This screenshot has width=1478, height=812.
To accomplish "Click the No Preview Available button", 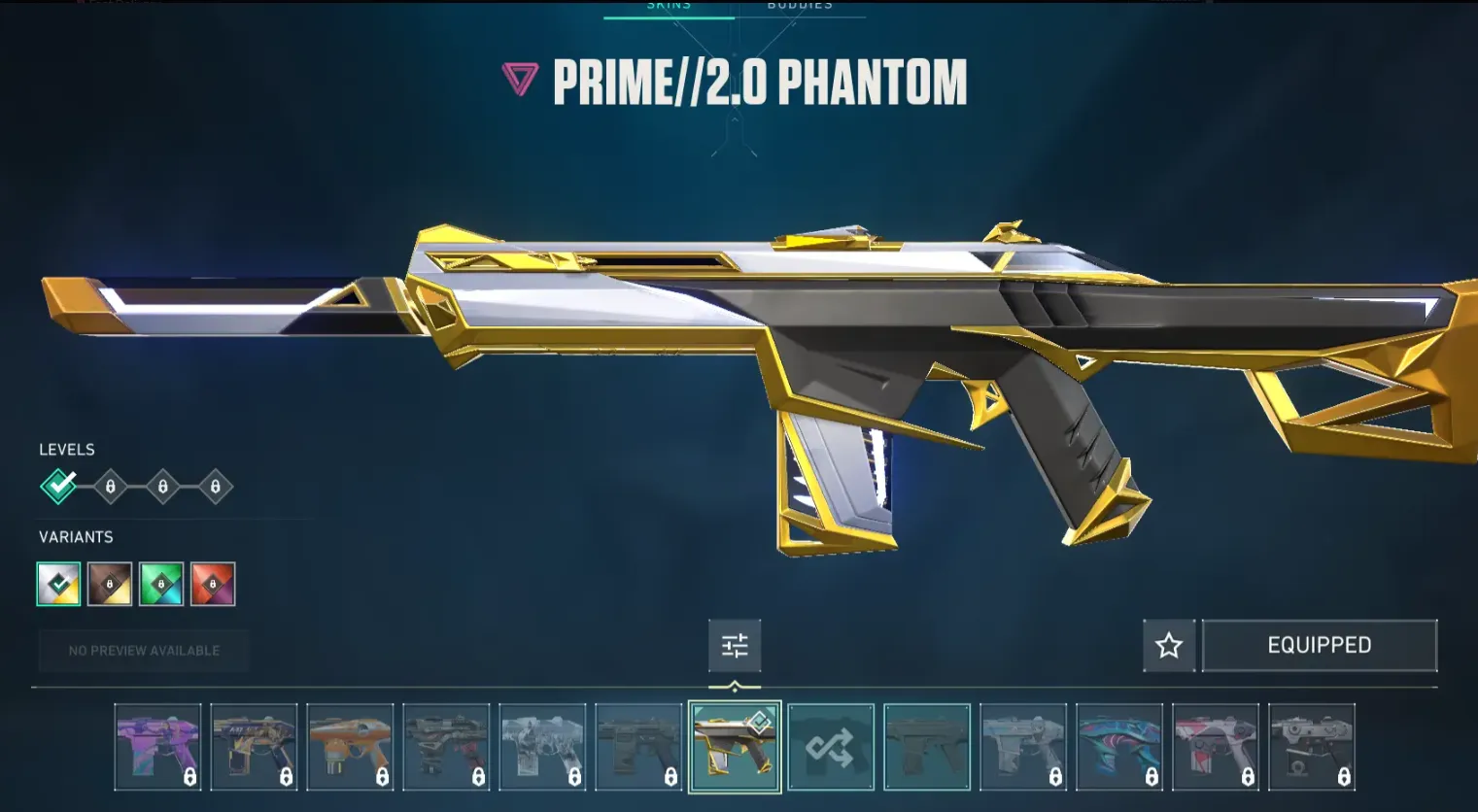I will click(x=144, y=651).
